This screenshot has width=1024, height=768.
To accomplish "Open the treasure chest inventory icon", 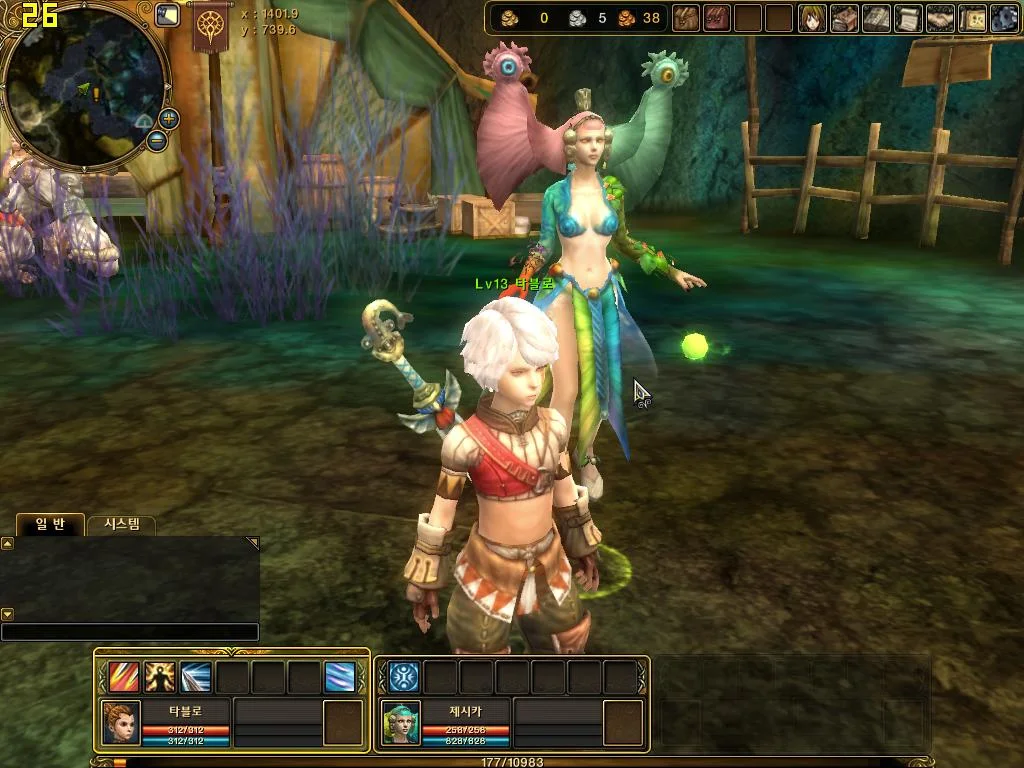I will click(x=845, y=18).
